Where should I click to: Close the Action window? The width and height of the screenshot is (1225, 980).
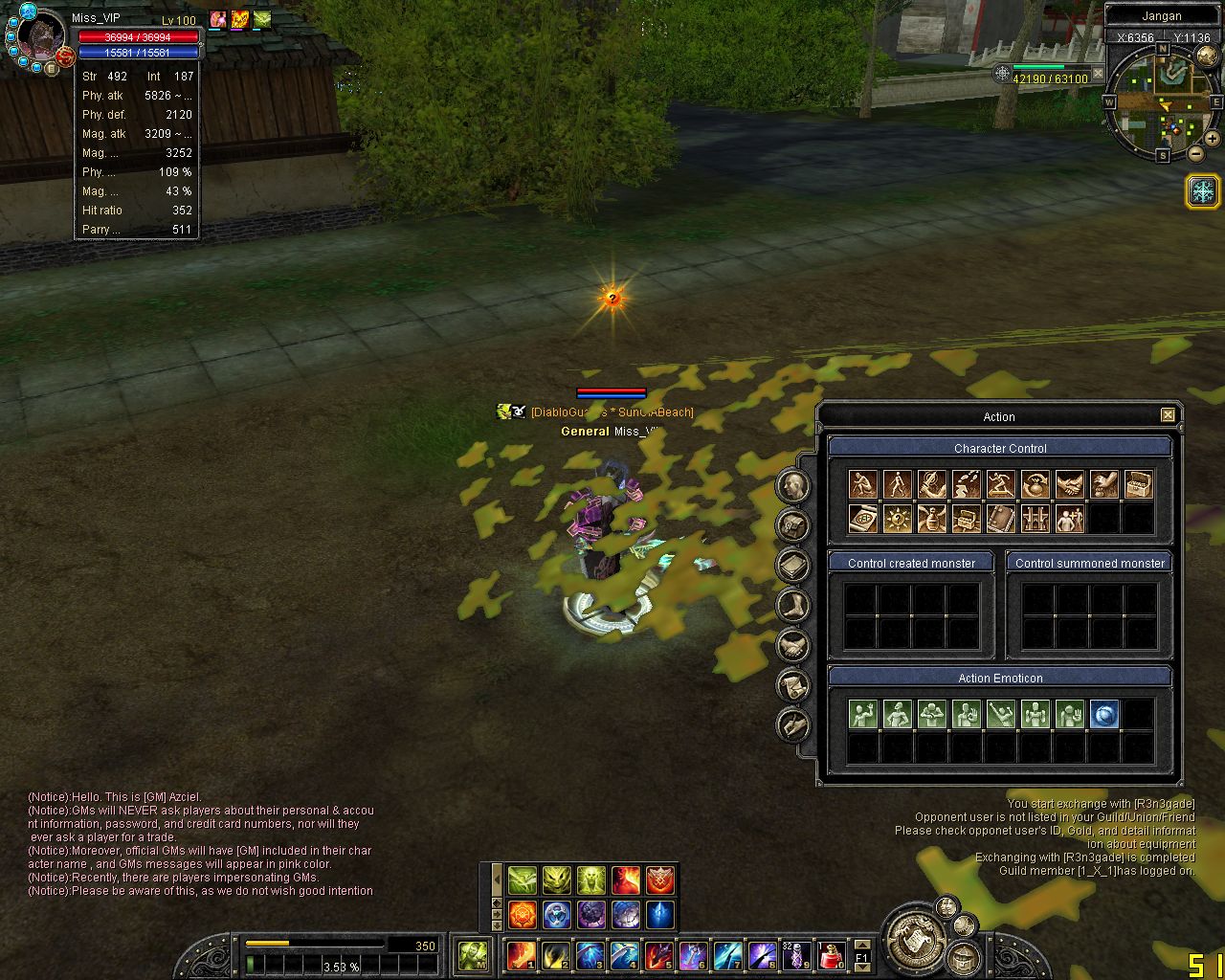[x=1168, y=415]
